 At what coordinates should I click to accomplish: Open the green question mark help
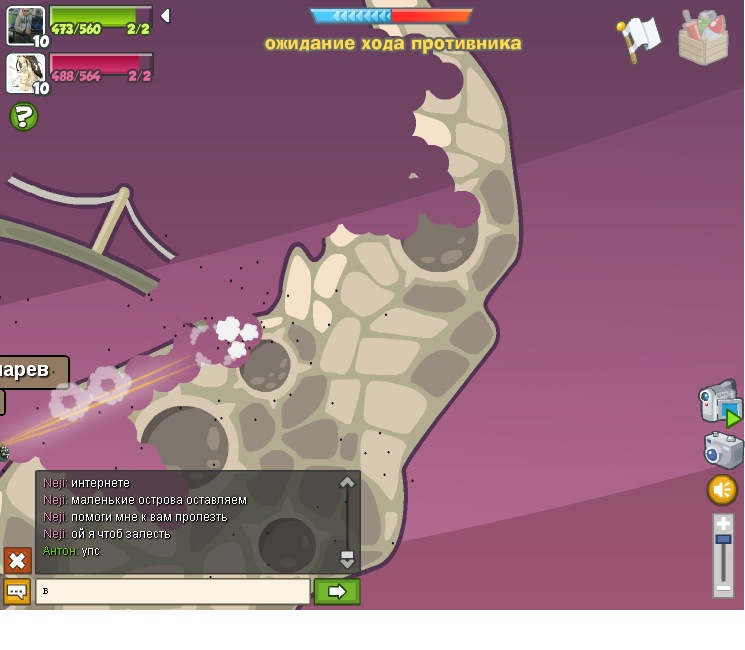point(24,117)
